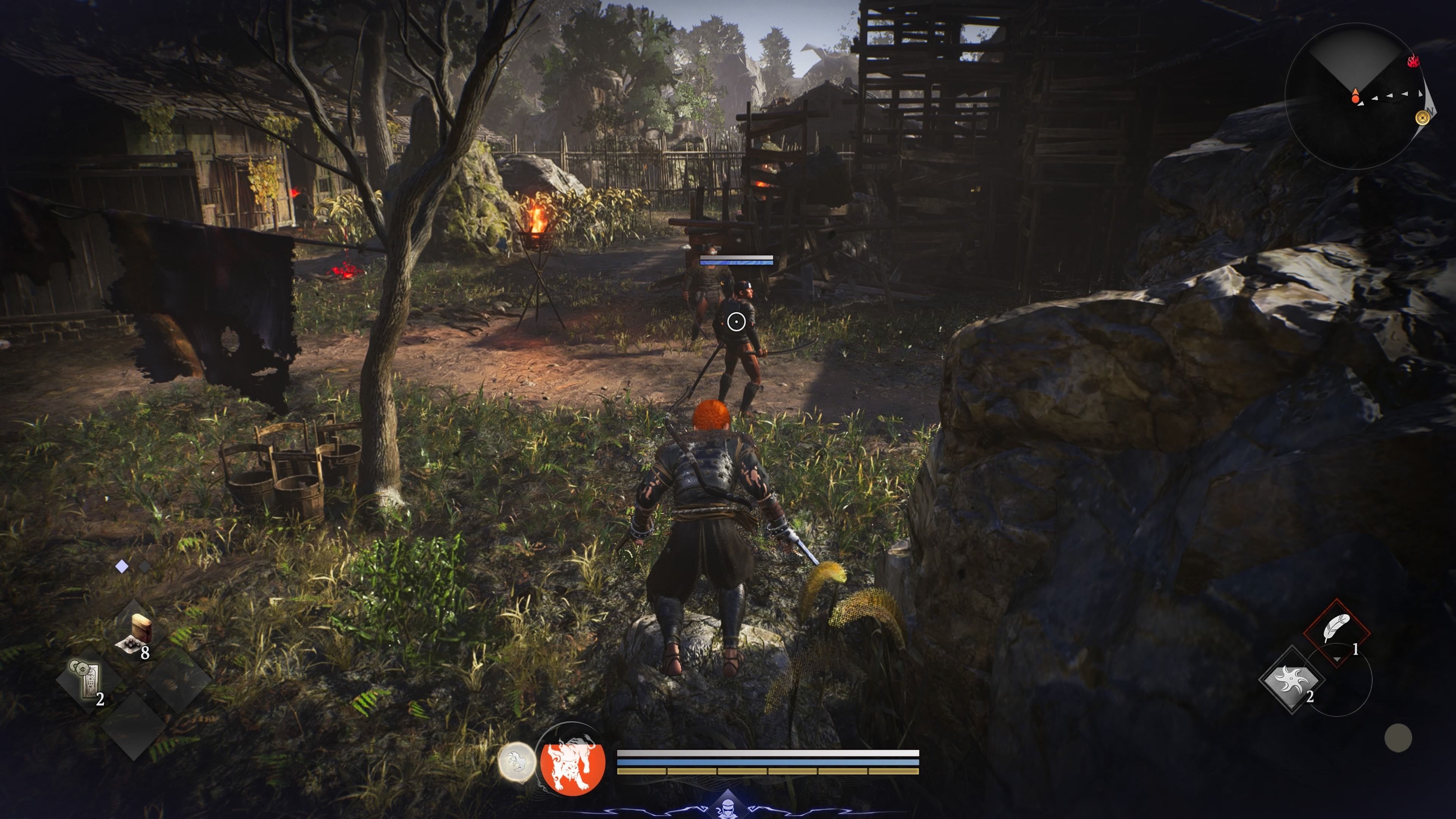
Task: Click the gold medallion icon under the minimap
Action: (x=1423, y=118)
